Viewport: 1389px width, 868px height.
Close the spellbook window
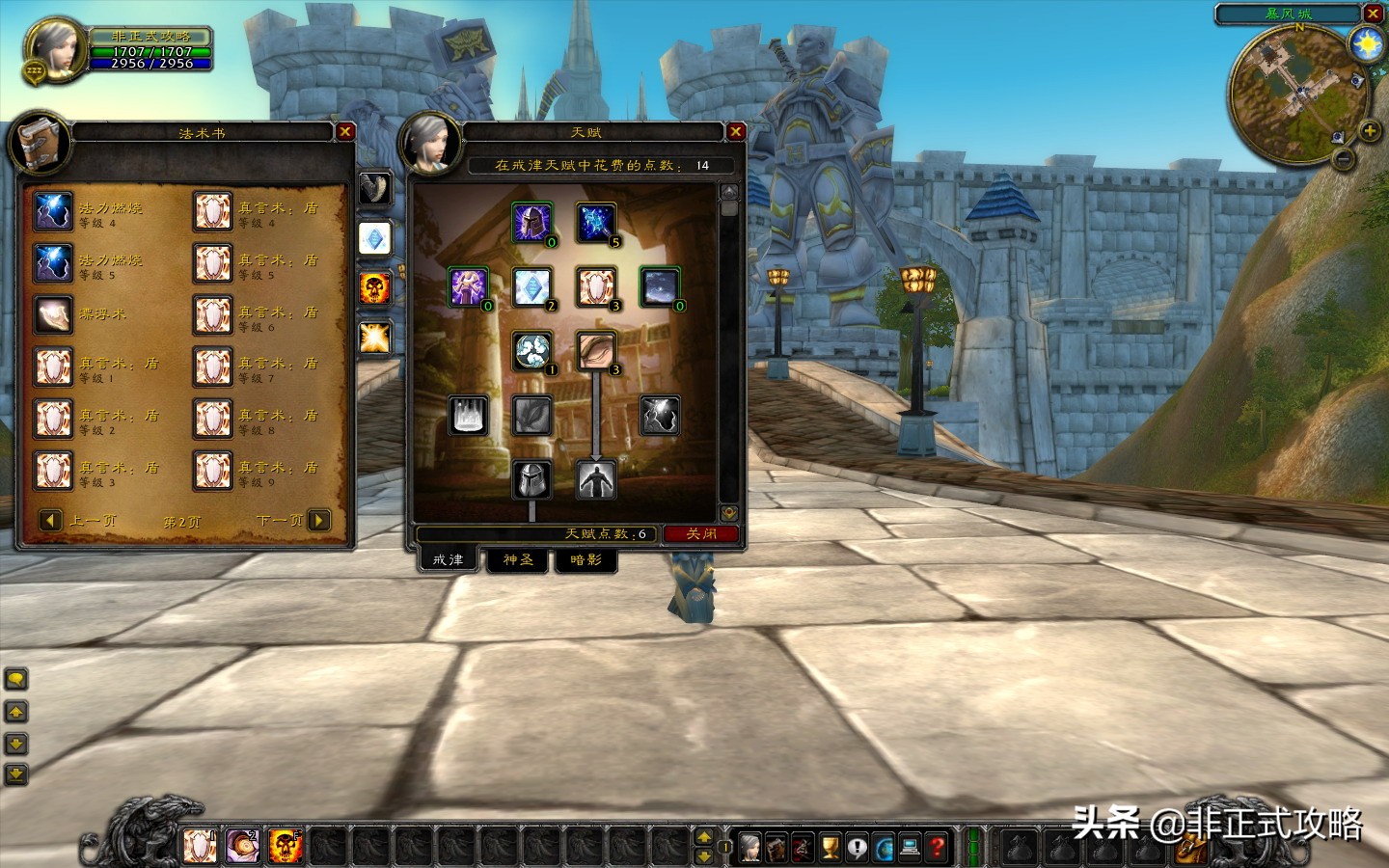point(345,131)
